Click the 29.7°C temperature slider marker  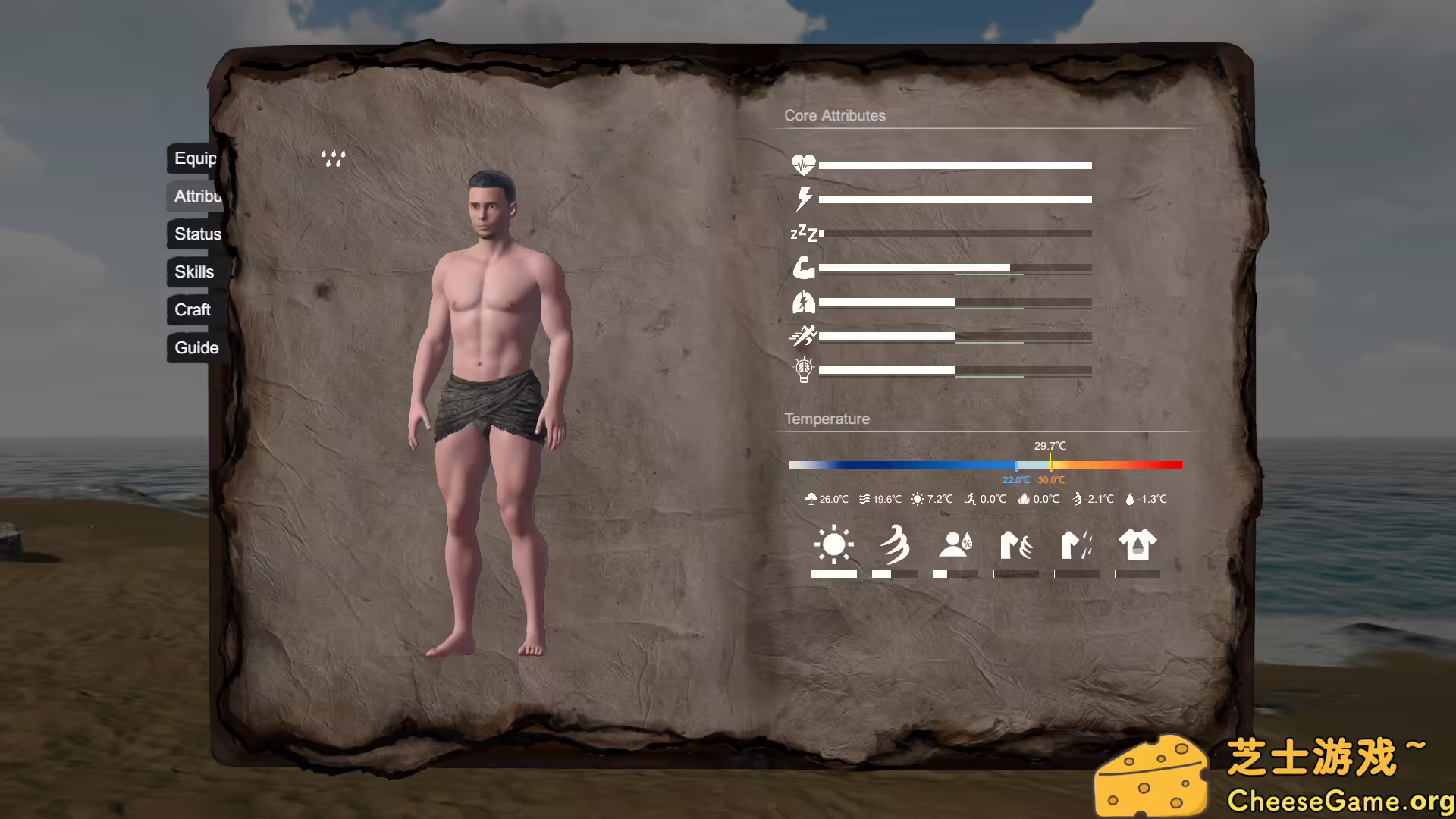pos(1050,464)
